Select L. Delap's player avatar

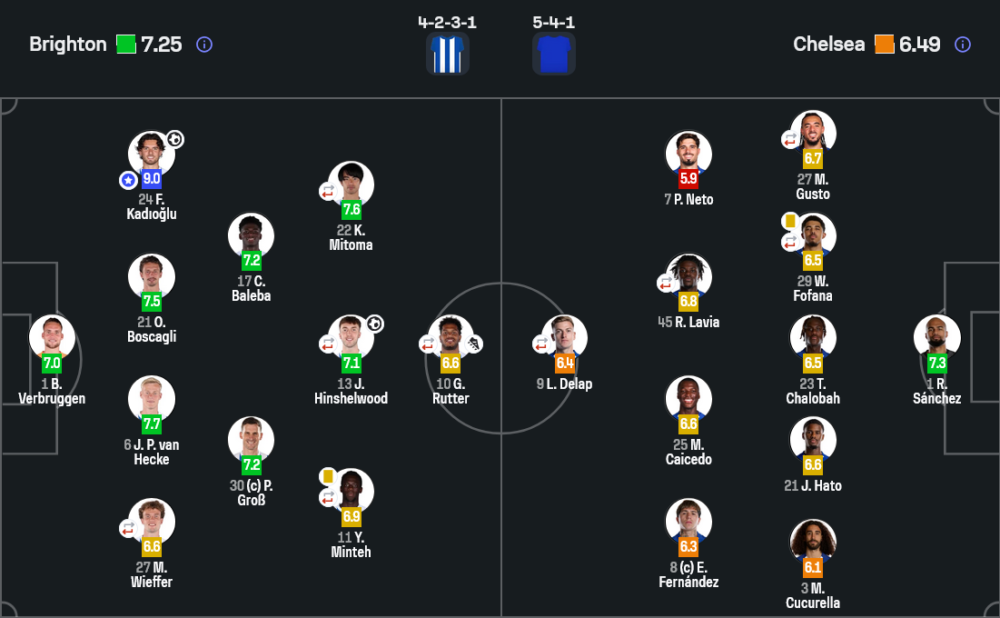coord(565,338)
